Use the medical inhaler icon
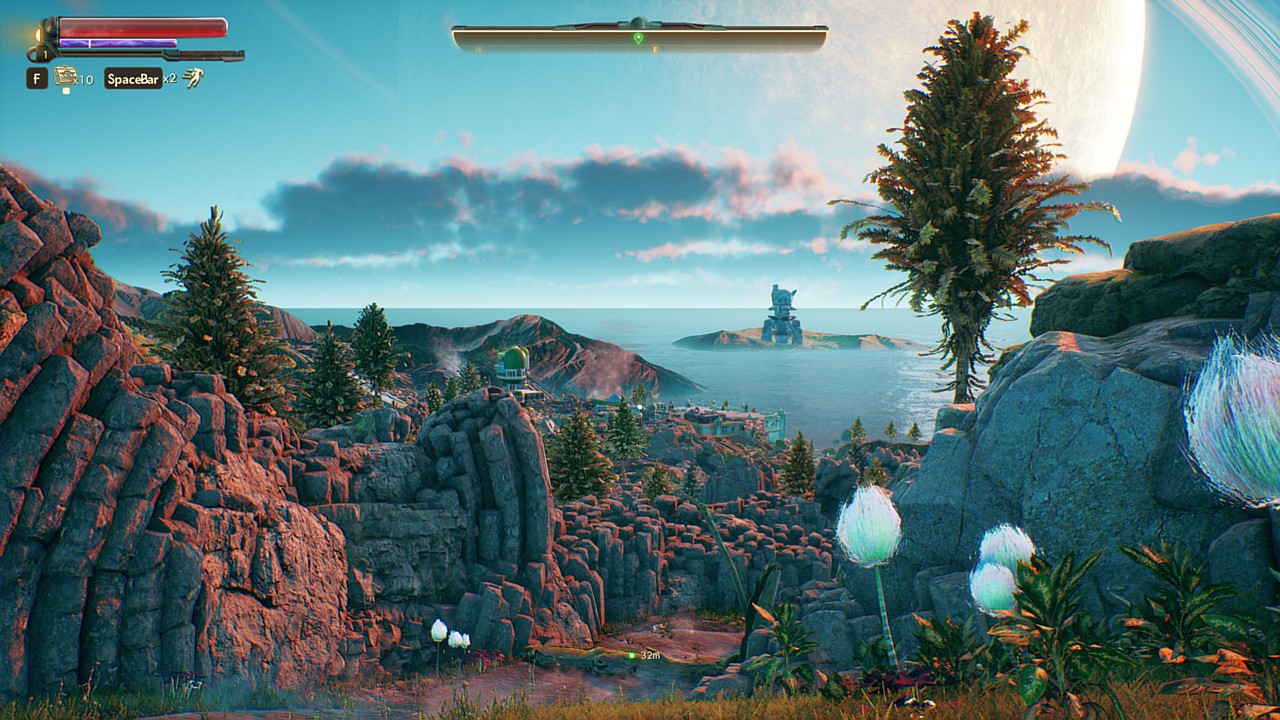The height and width of the screenshot is (720, 1280). pyautogui.click(x=66, y=75)
